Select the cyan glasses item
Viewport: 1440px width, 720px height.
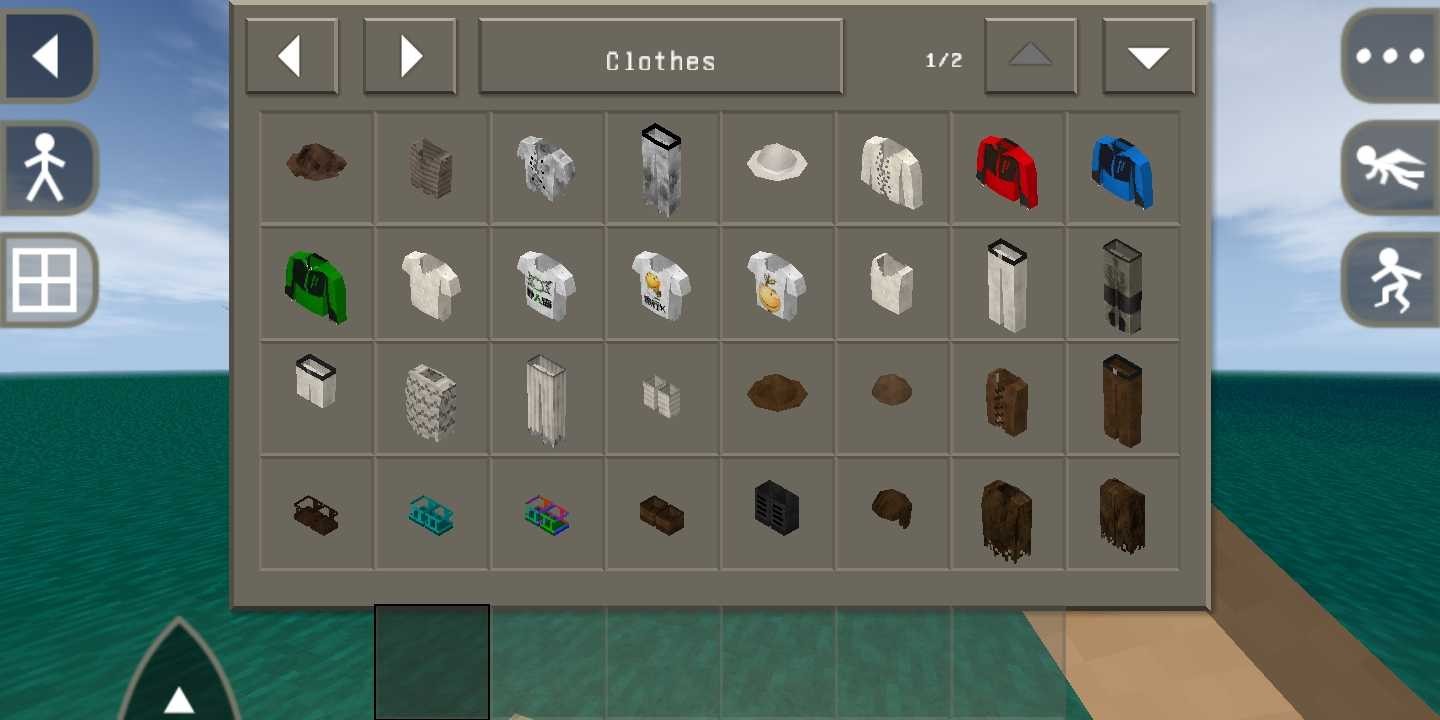(431, 514)
